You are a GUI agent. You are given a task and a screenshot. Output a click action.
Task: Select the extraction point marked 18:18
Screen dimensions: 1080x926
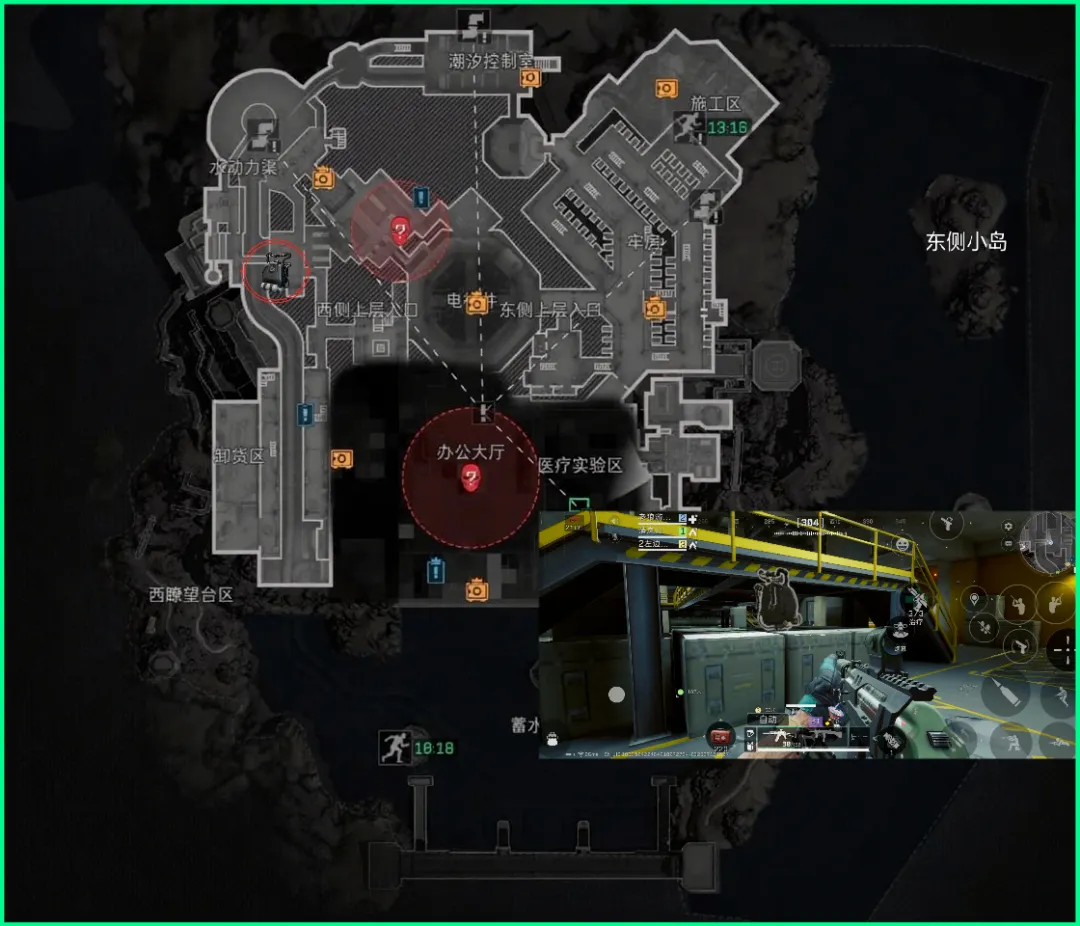click(x=395, y=747)
